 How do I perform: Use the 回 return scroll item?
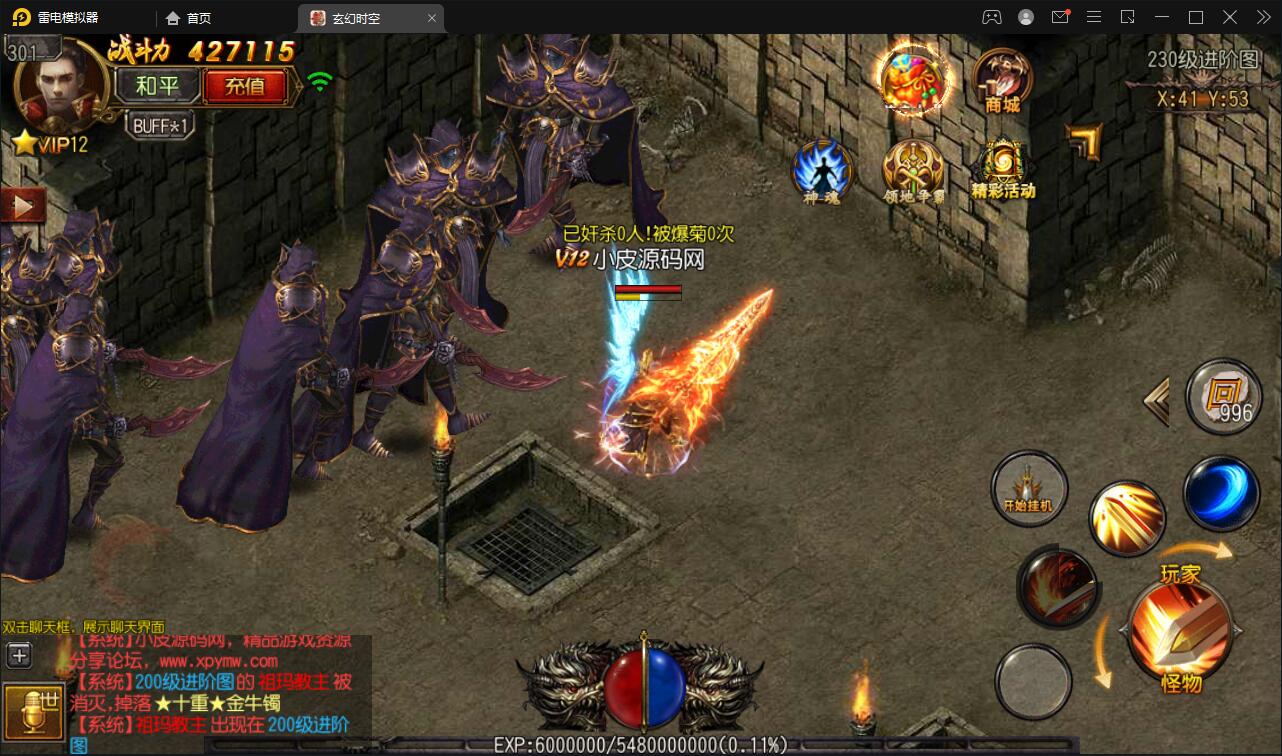[1224, 397]
